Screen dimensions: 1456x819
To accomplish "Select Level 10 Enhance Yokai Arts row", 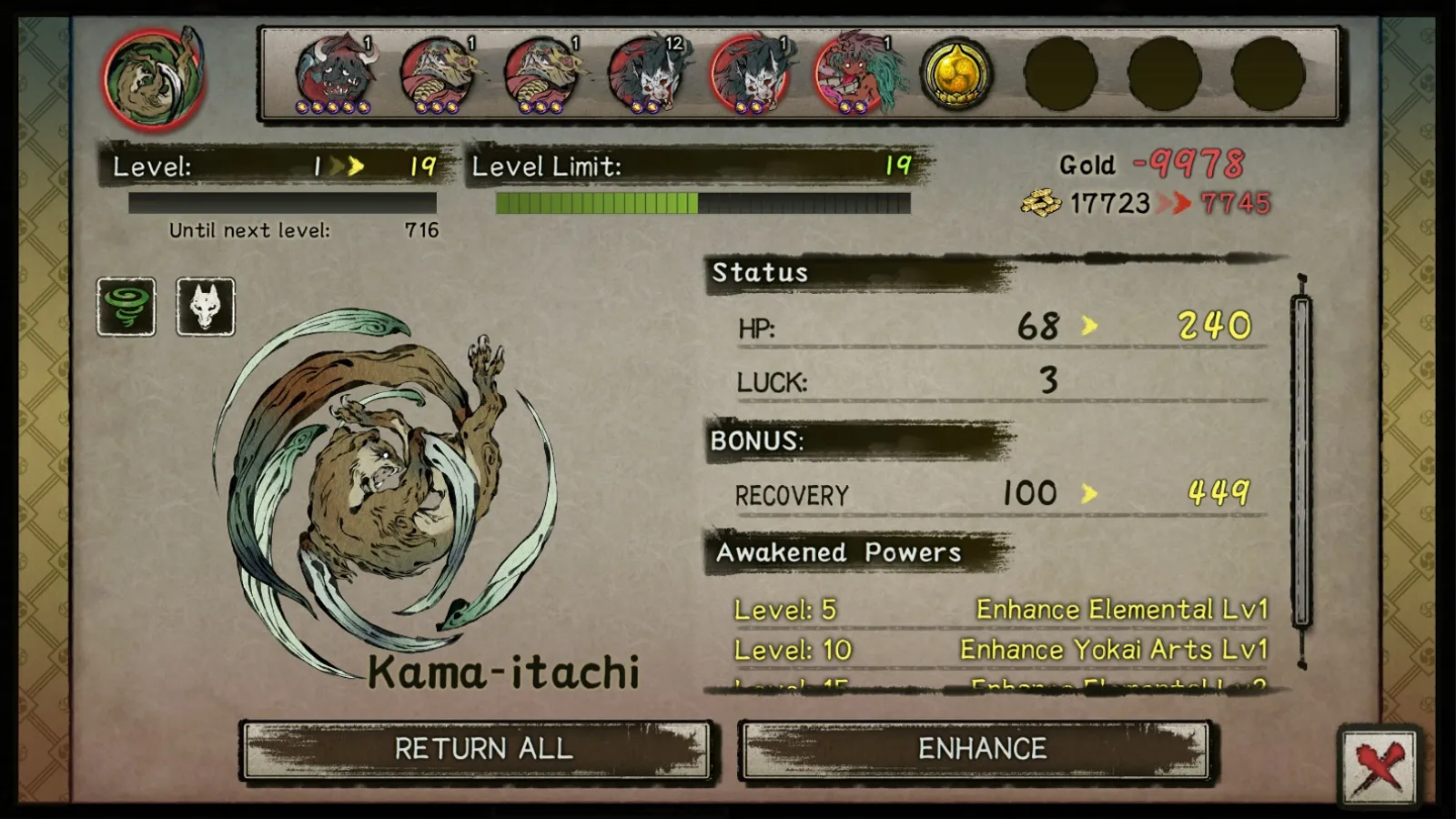I will 999,650.
